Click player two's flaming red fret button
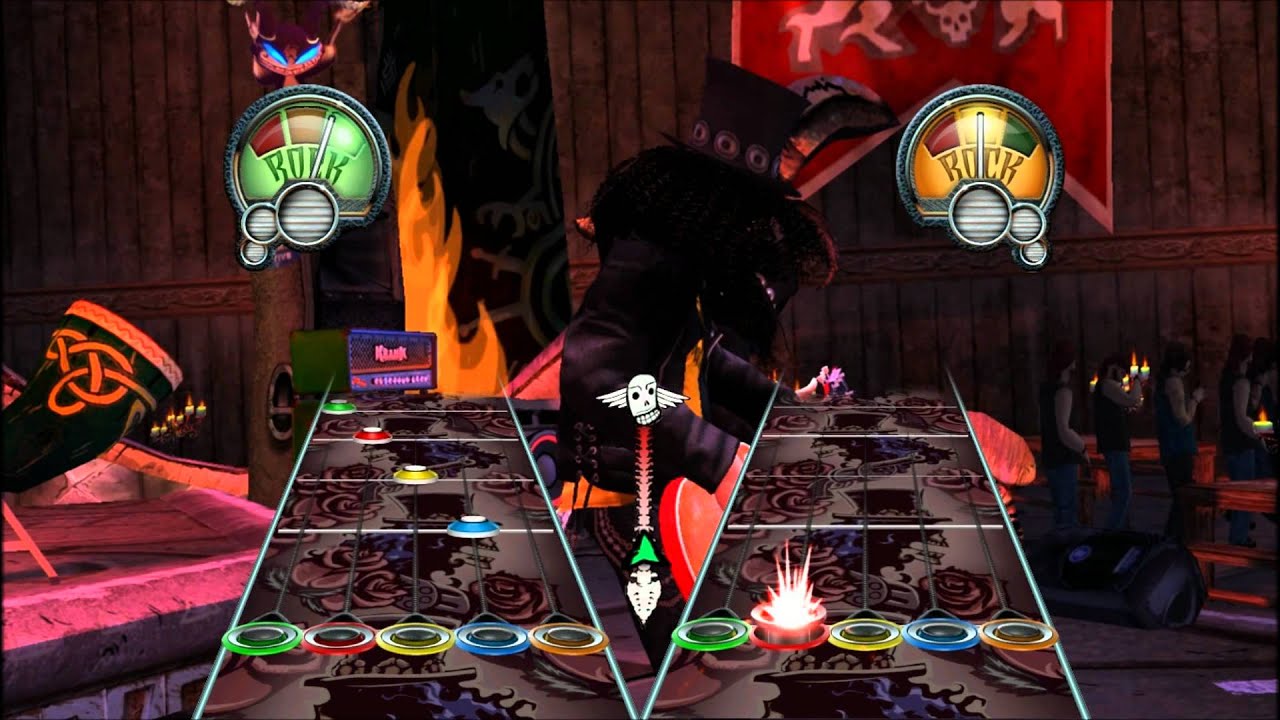 [x=789, y=630]
